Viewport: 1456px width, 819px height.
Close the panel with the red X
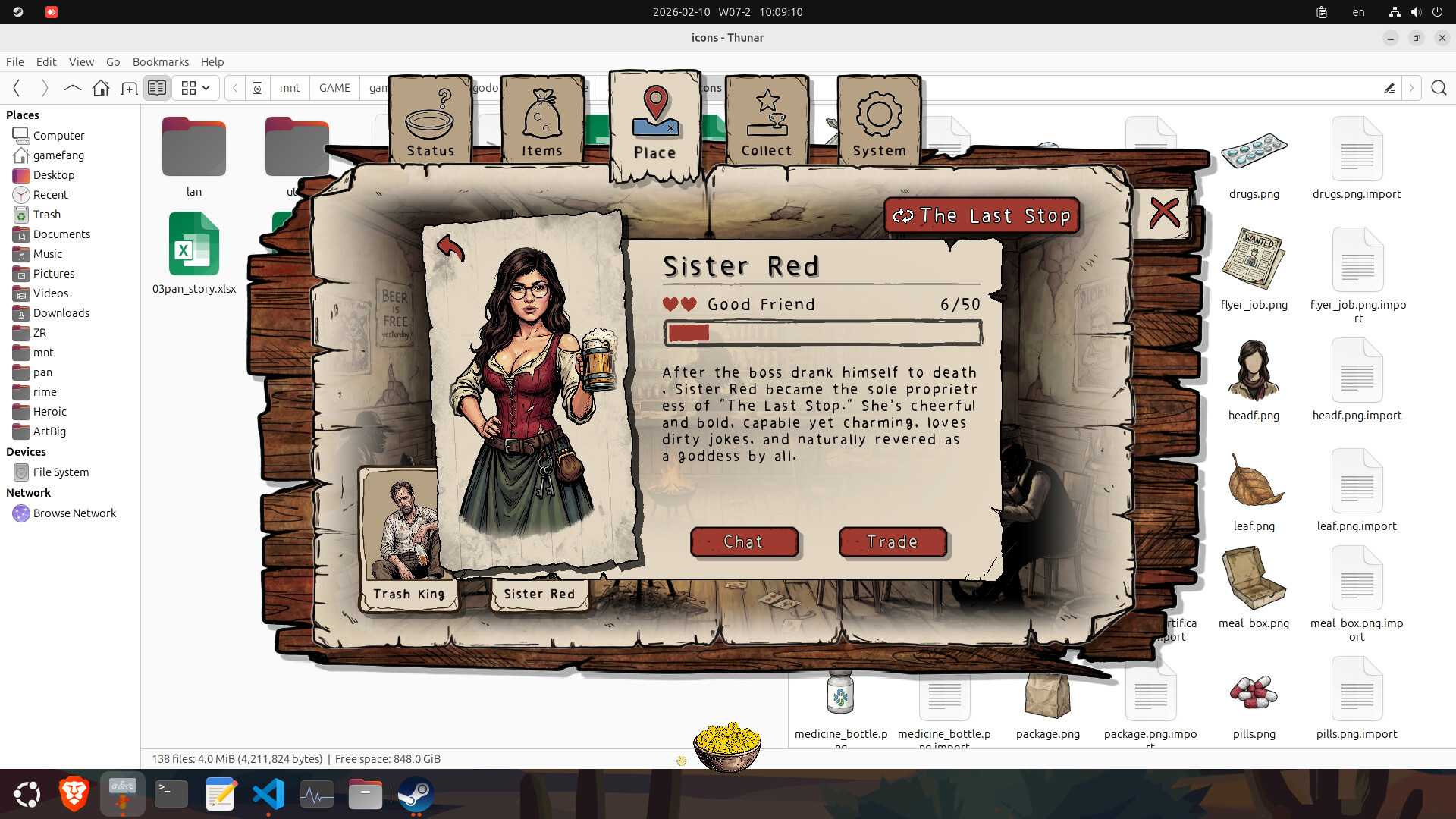point(1164,213)
